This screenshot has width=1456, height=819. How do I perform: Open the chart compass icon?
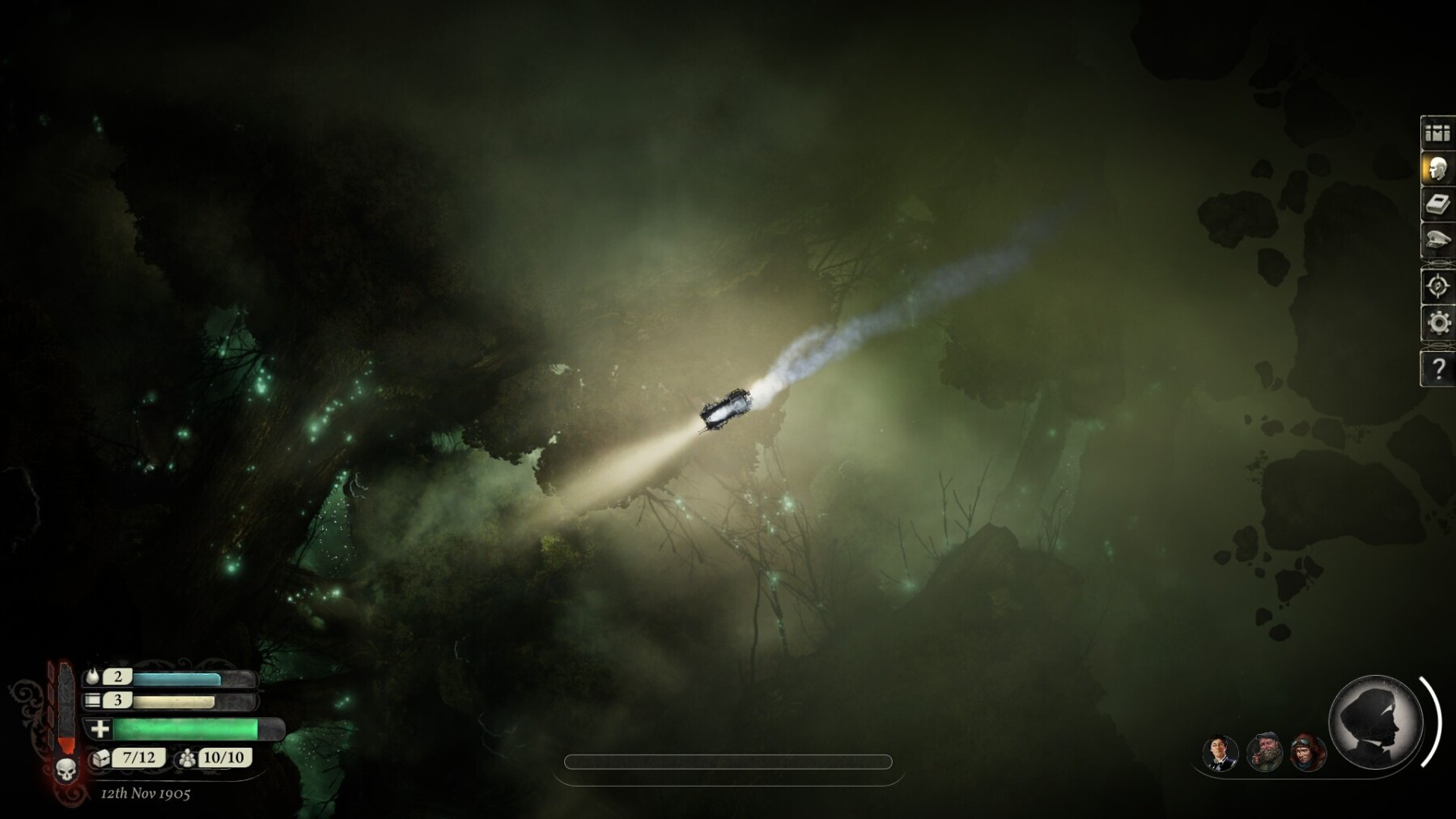tap(1437, 286)
